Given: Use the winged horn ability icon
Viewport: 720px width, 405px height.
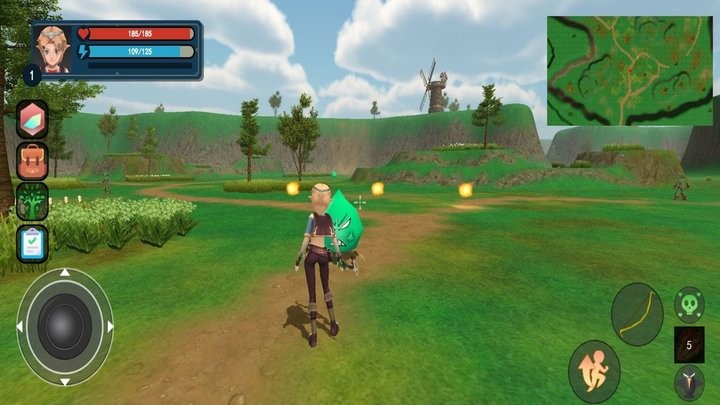Looking at the screenshot, I should click(x=688, y=383).
